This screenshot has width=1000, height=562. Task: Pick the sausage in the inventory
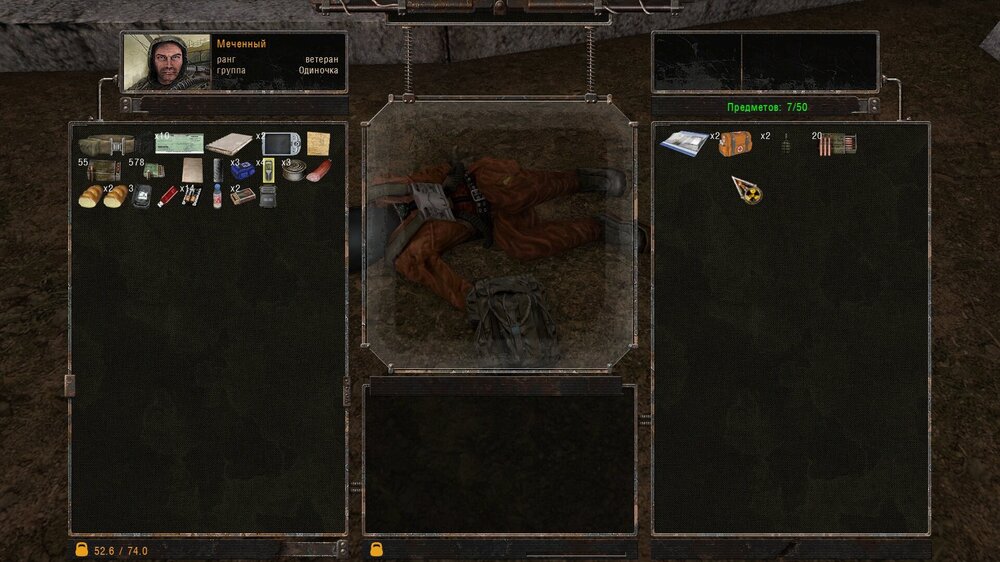(x=319, y=171)
